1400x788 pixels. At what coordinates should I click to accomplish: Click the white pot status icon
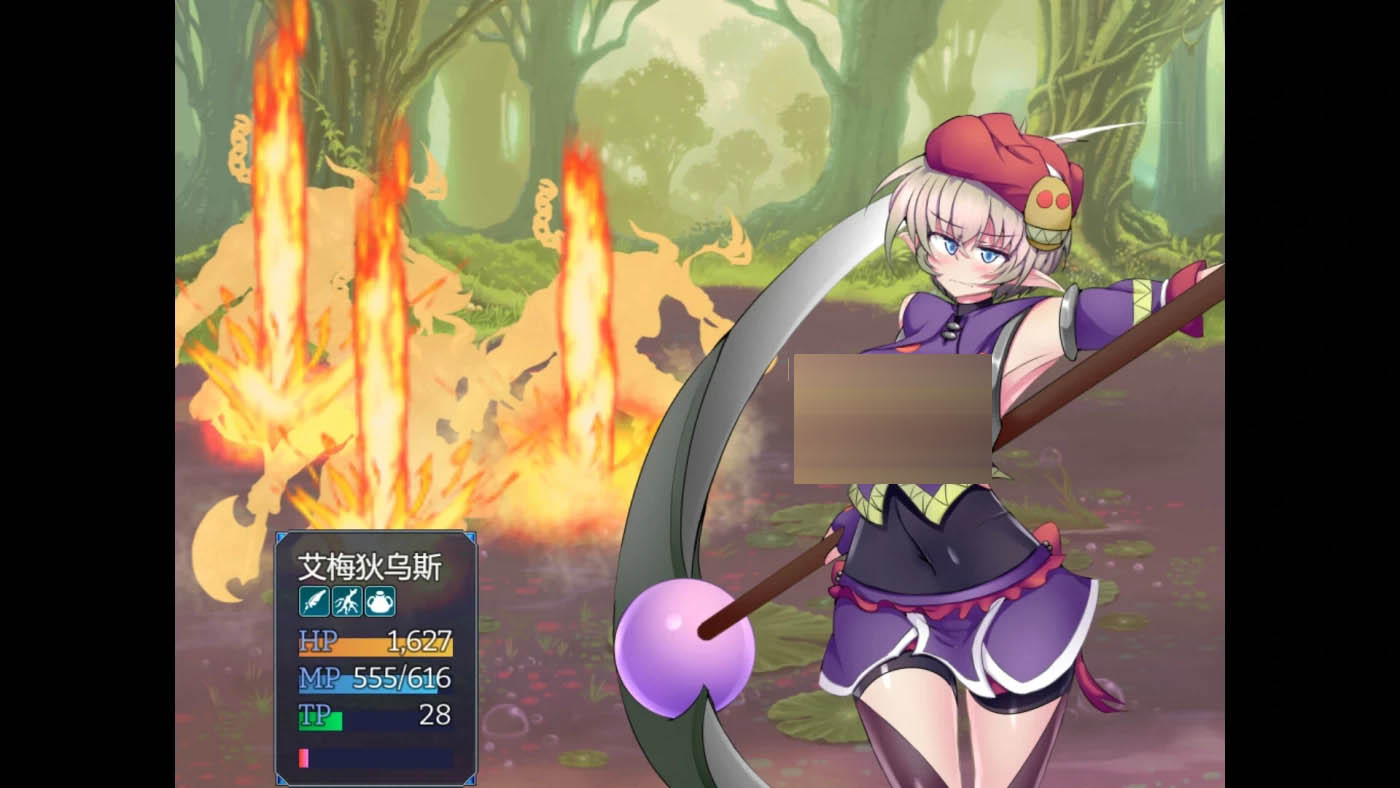(x=380, y=601)
